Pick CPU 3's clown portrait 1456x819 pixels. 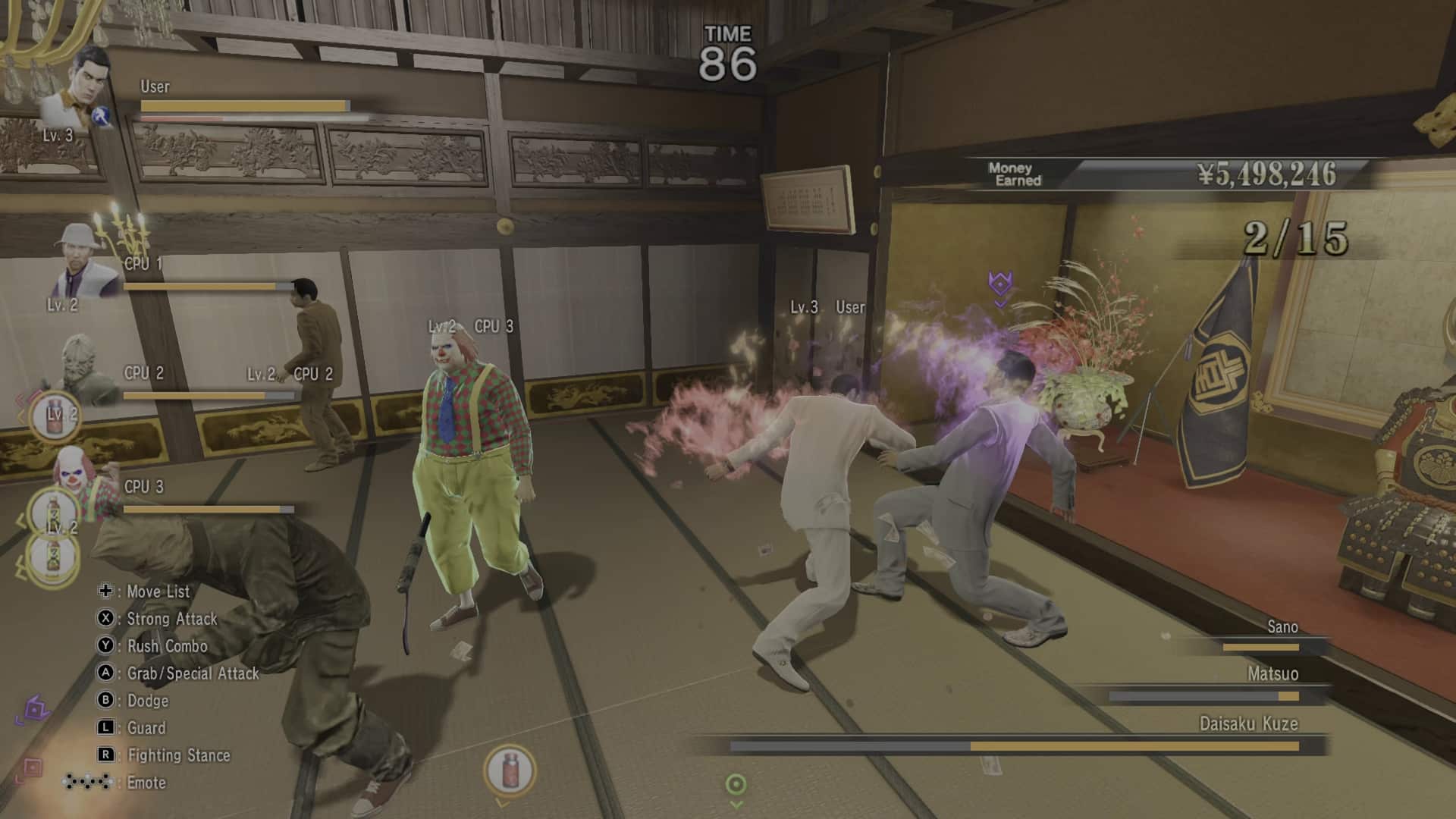coord(76,472)
